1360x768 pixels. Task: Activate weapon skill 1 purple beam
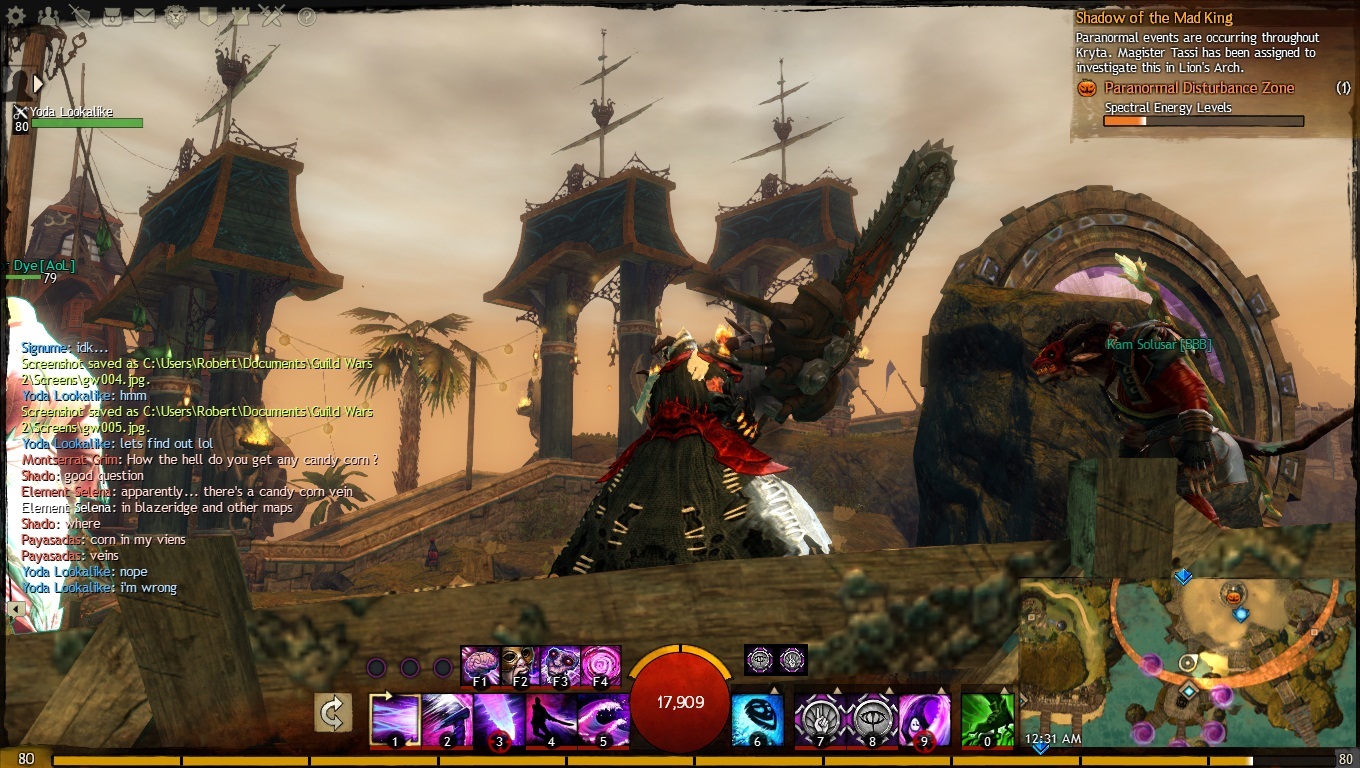[396, 720]
